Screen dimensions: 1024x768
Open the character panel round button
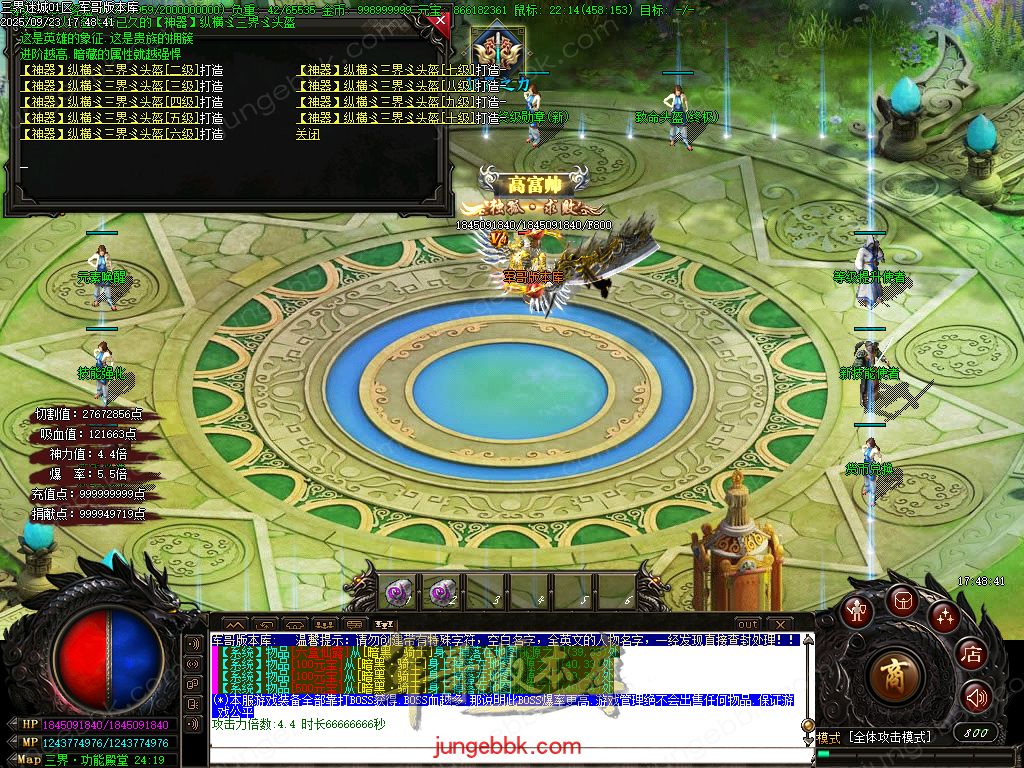pyautogui.click(x=857, y=611)
